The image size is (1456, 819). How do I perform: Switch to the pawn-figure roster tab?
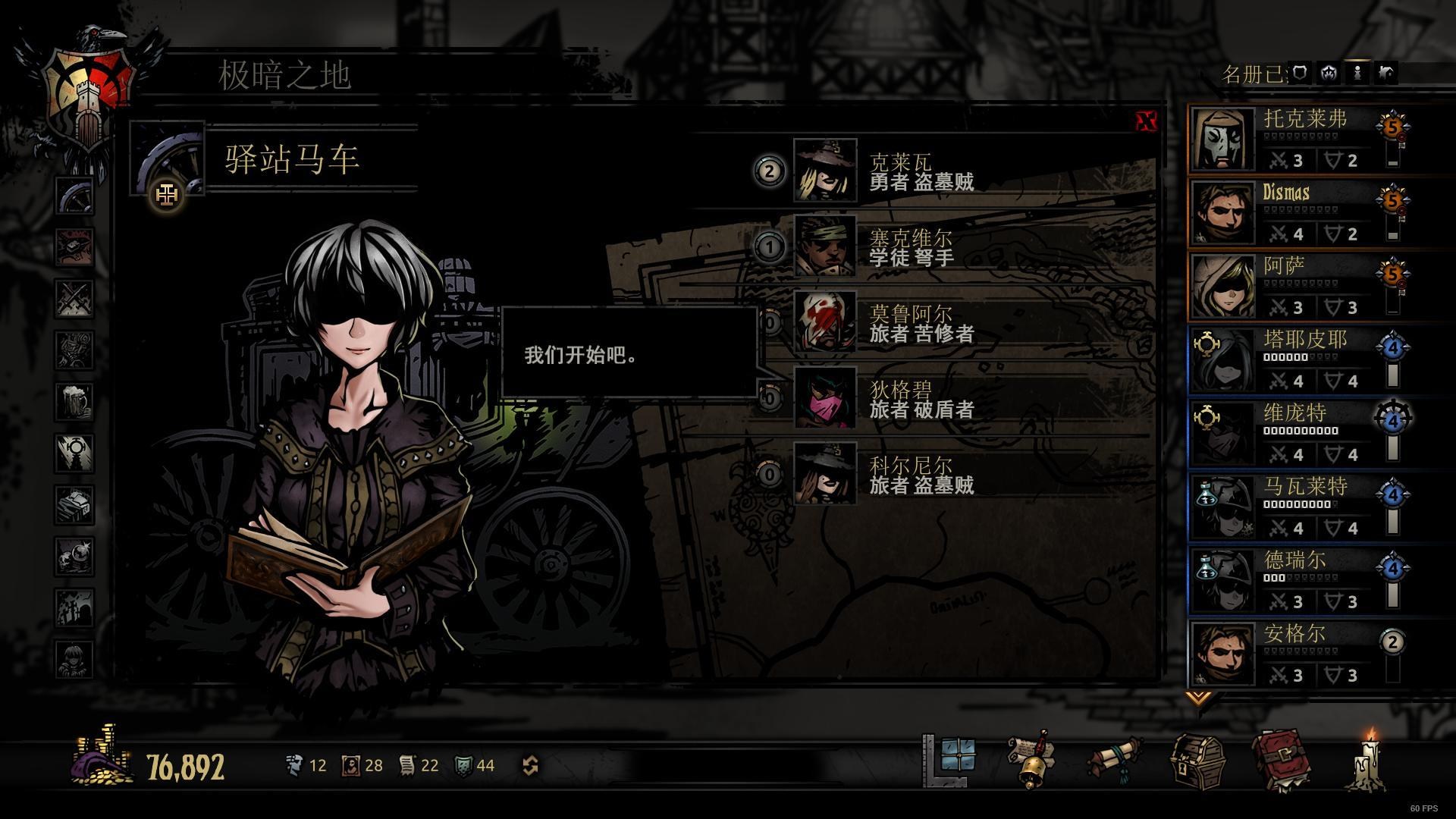click(x=1358, y=74)
